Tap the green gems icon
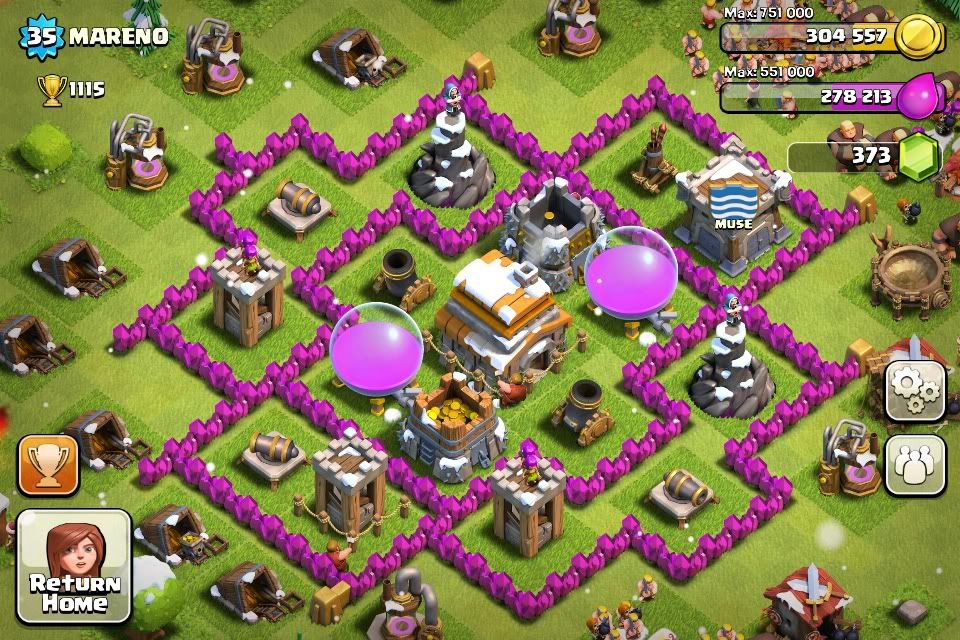960x640 pixels. pyautogui.click(x=921, y=157)
